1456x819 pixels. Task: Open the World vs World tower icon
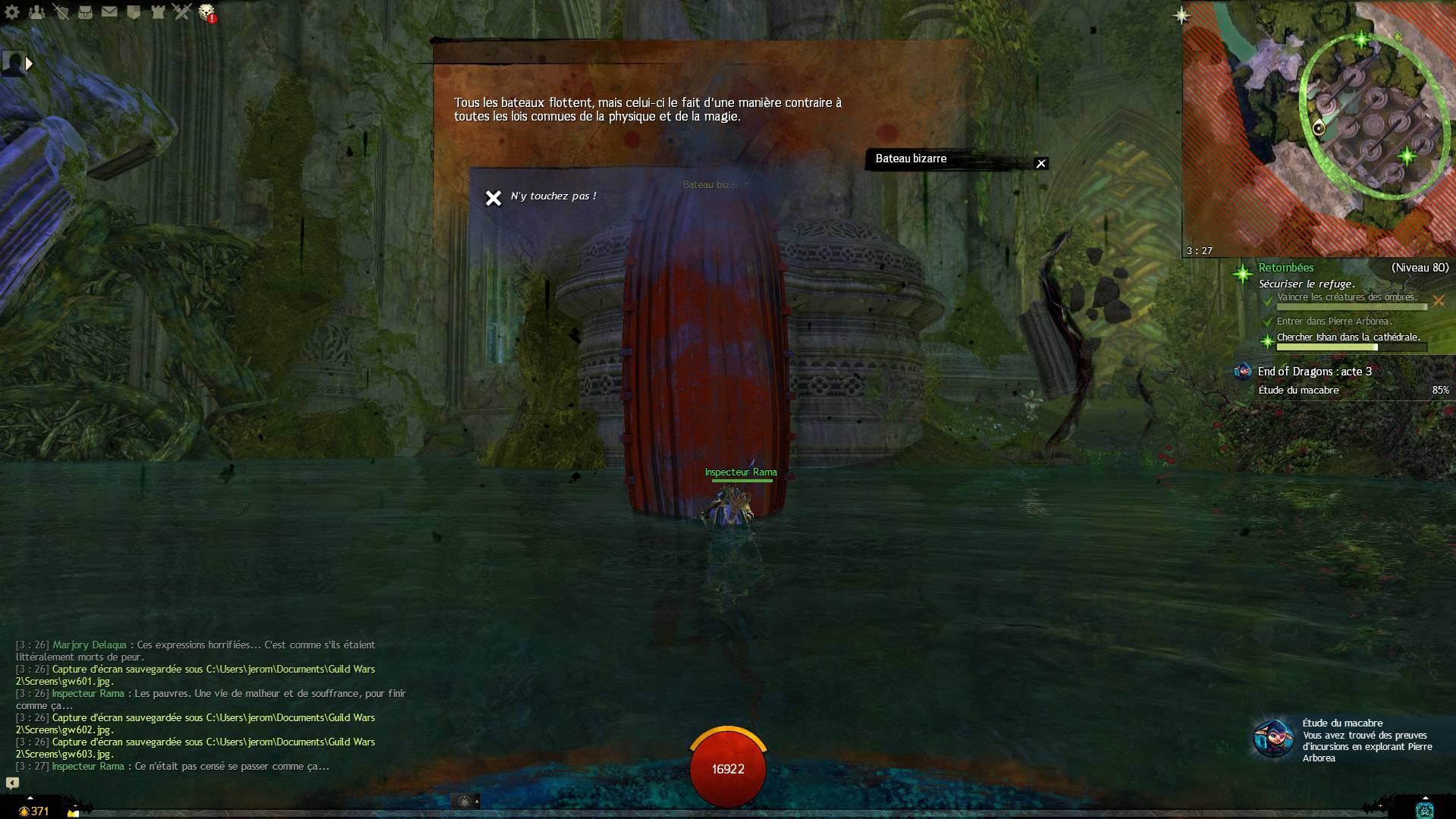pyautogui.click(x=158, y=11)
